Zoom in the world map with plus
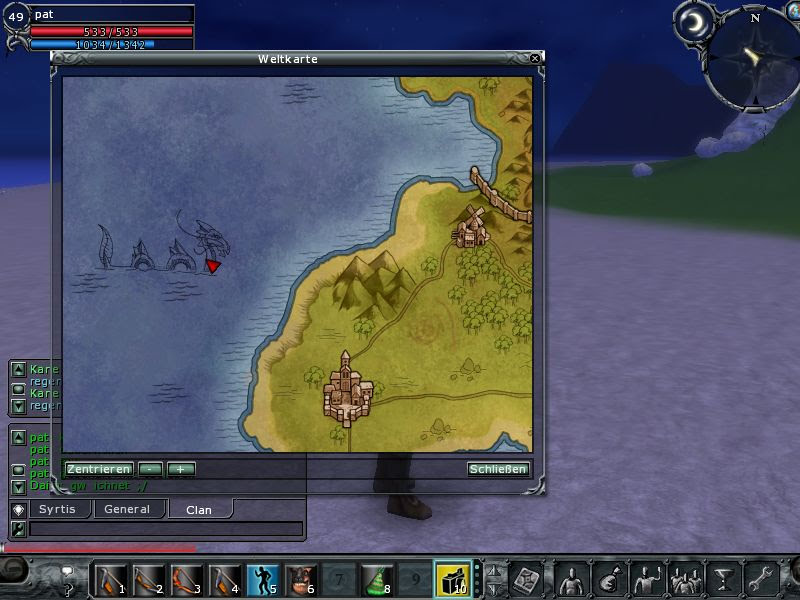The height and width of the screenshot is (600, 800). tap(181, 469)
